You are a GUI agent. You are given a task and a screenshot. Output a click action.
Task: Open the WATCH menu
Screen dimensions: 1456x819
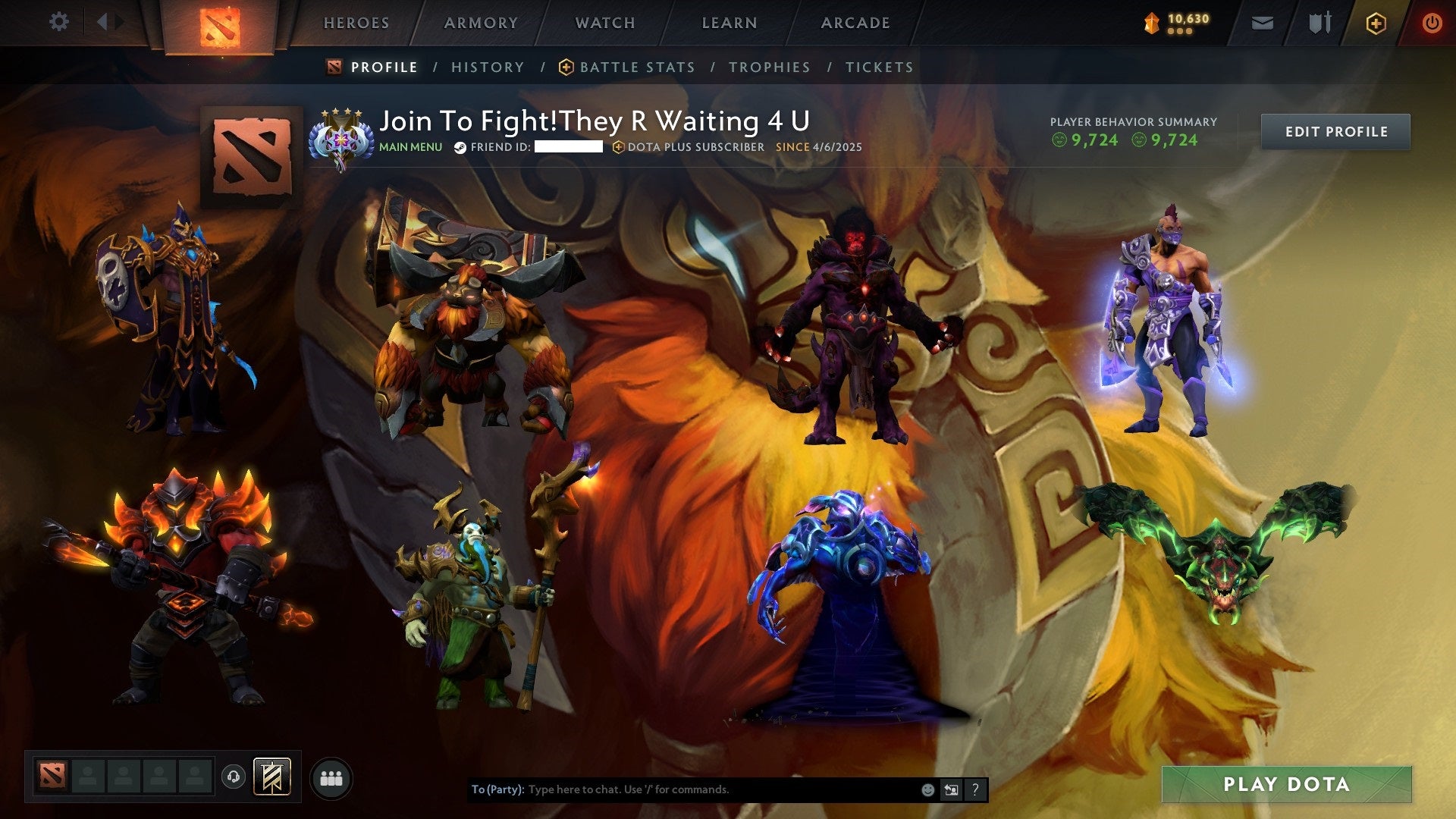pyautogui.click(x=604, y=23)
